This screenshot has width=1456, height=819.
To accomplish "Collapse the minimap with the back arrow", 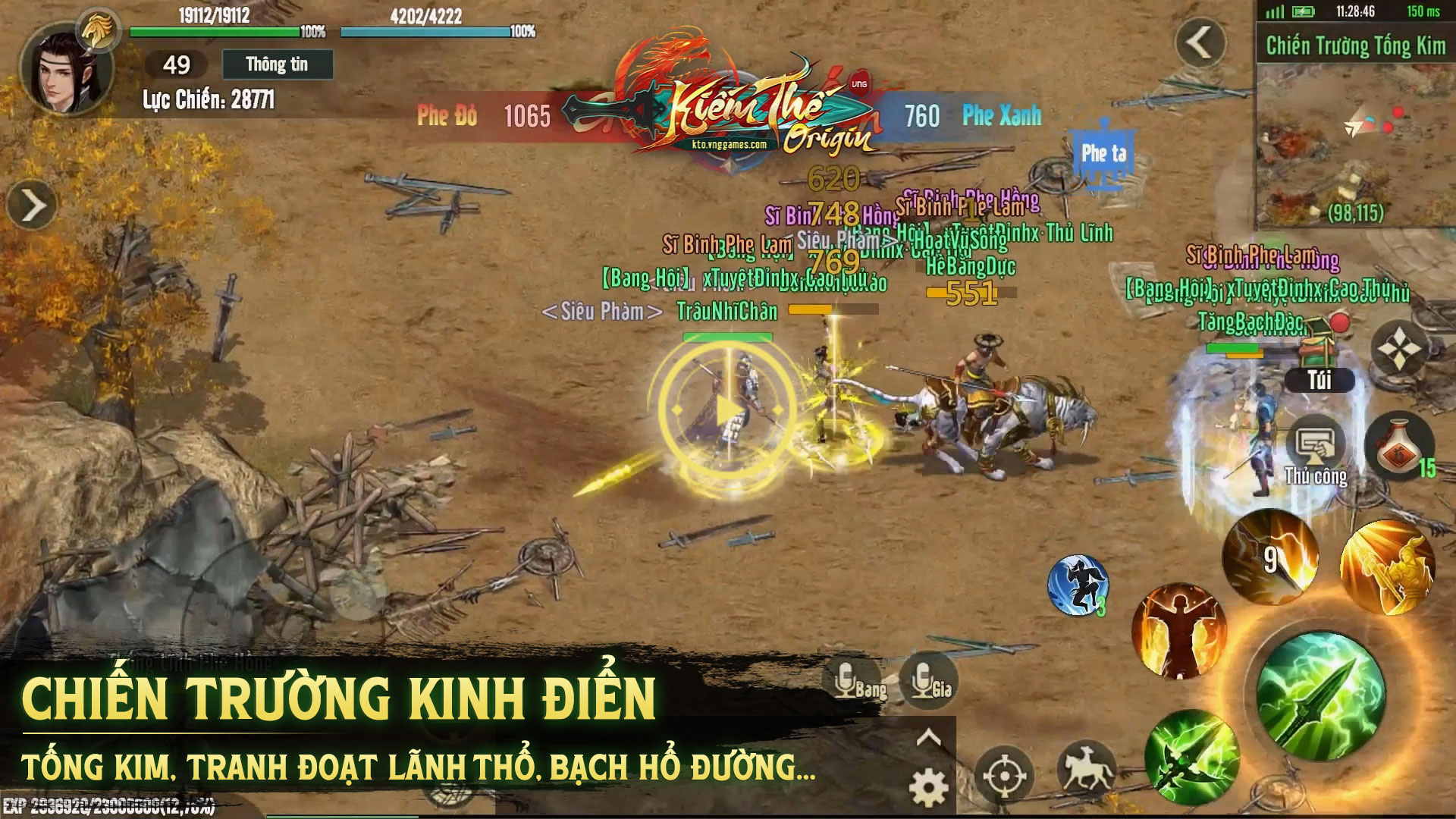I will (1200, 43).
